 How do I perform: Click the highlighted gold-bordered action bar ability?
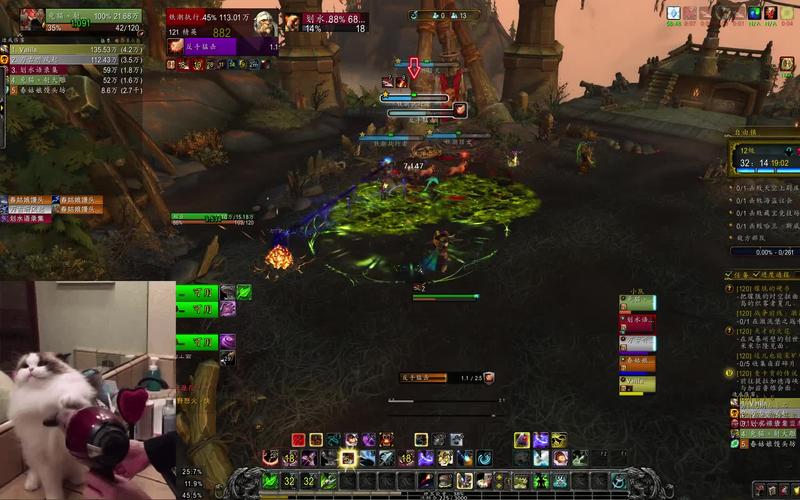[348, 458]
